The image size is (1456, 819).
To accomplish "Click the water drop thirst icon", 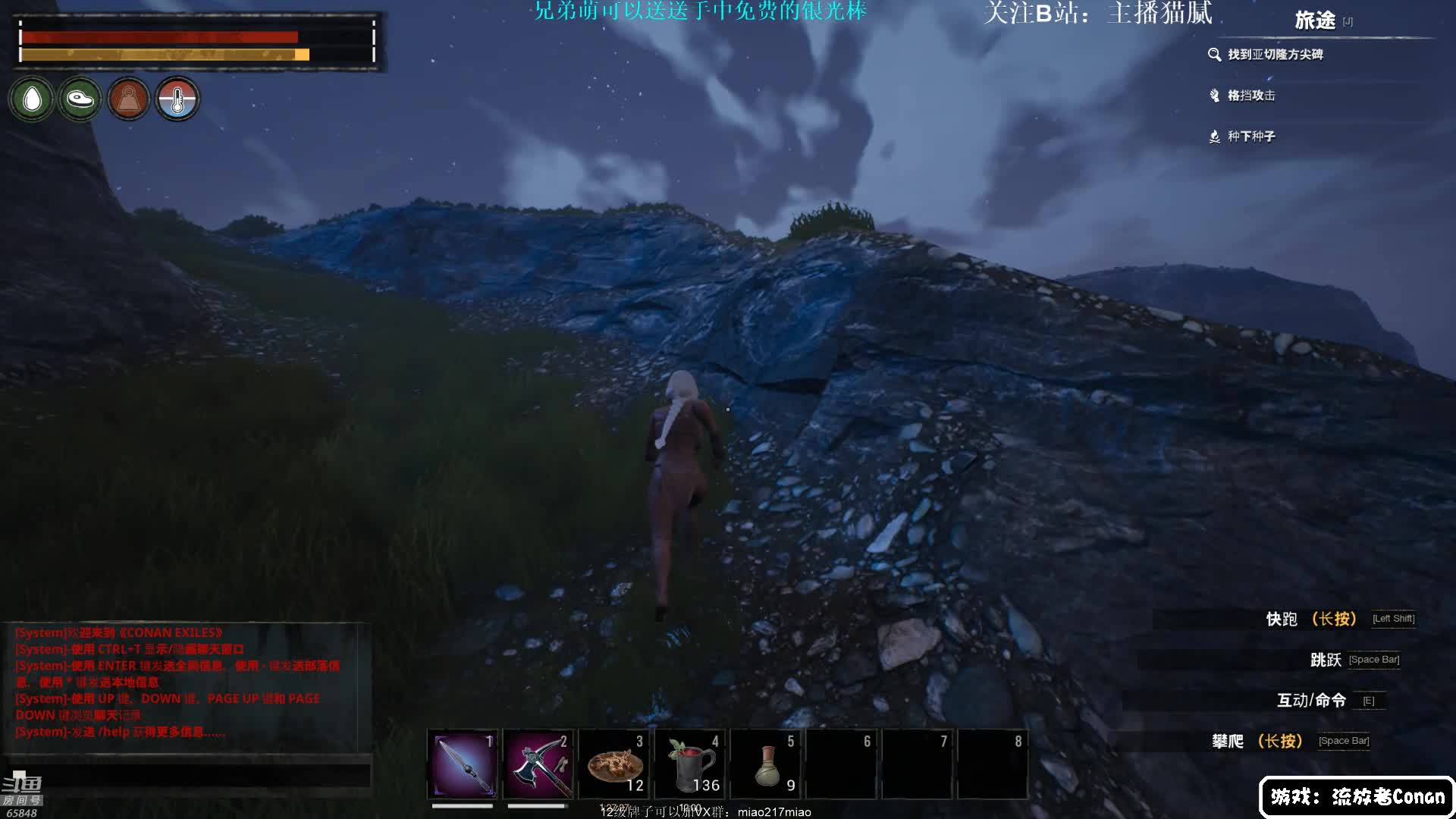I will coord(32,99).
